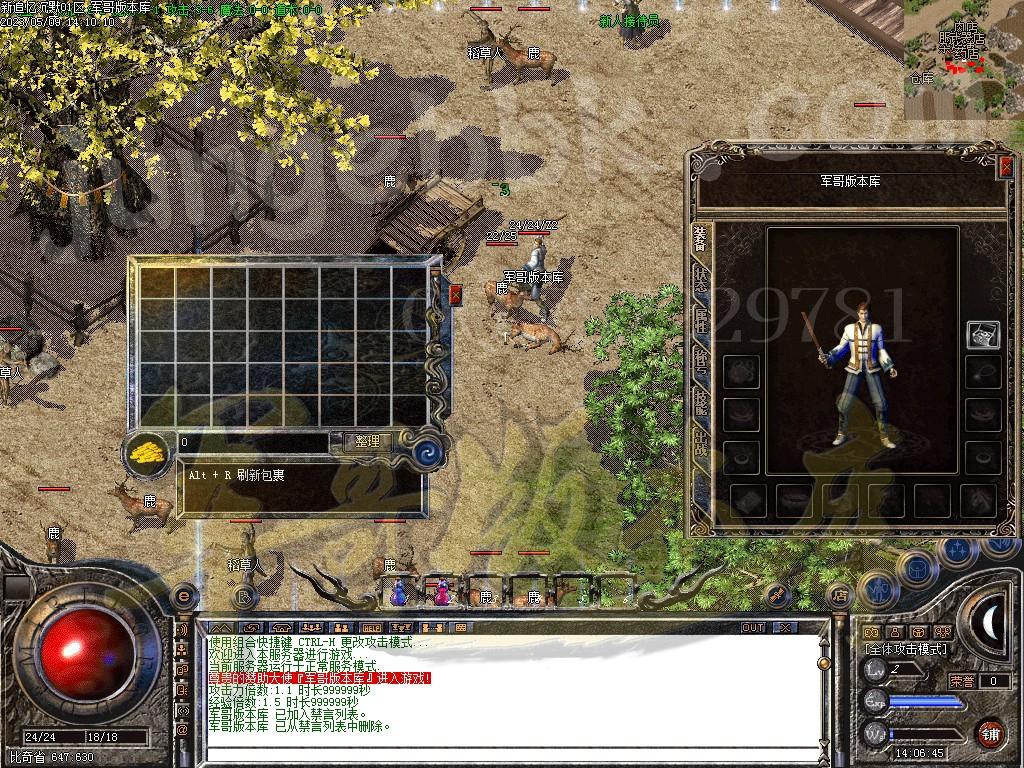The width and height of the screenshot is (1024, 768).
Task: Switch to the 技能 skills tab
Action: click(701, 400)
